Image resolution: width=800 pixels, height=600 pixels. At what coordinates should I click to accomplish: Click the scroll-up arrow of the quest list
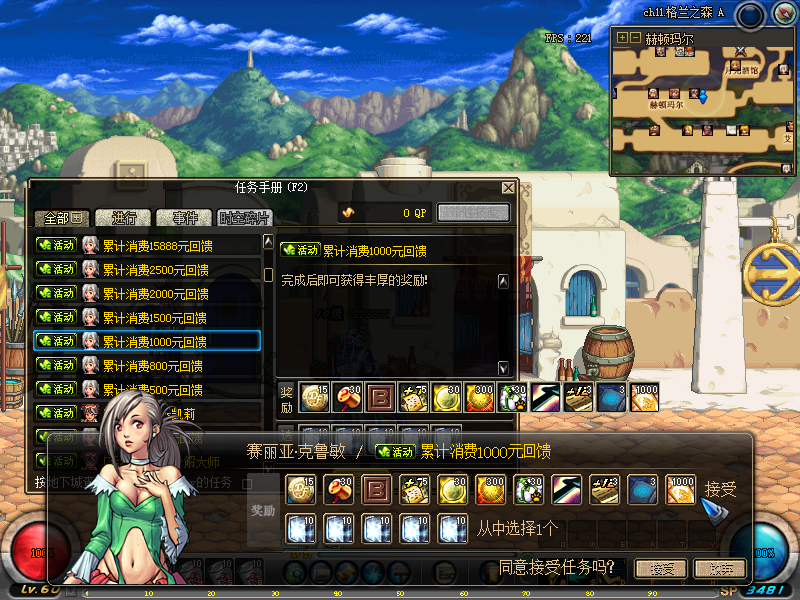tap(268, 242)
